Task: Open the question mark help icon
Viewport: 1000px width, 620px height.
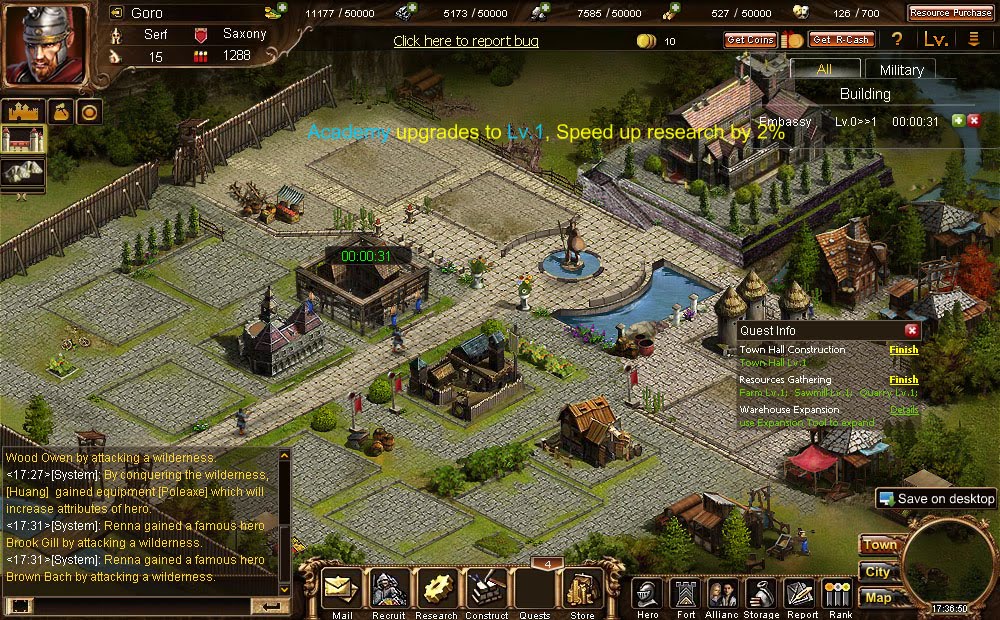Action: [898, 40]
